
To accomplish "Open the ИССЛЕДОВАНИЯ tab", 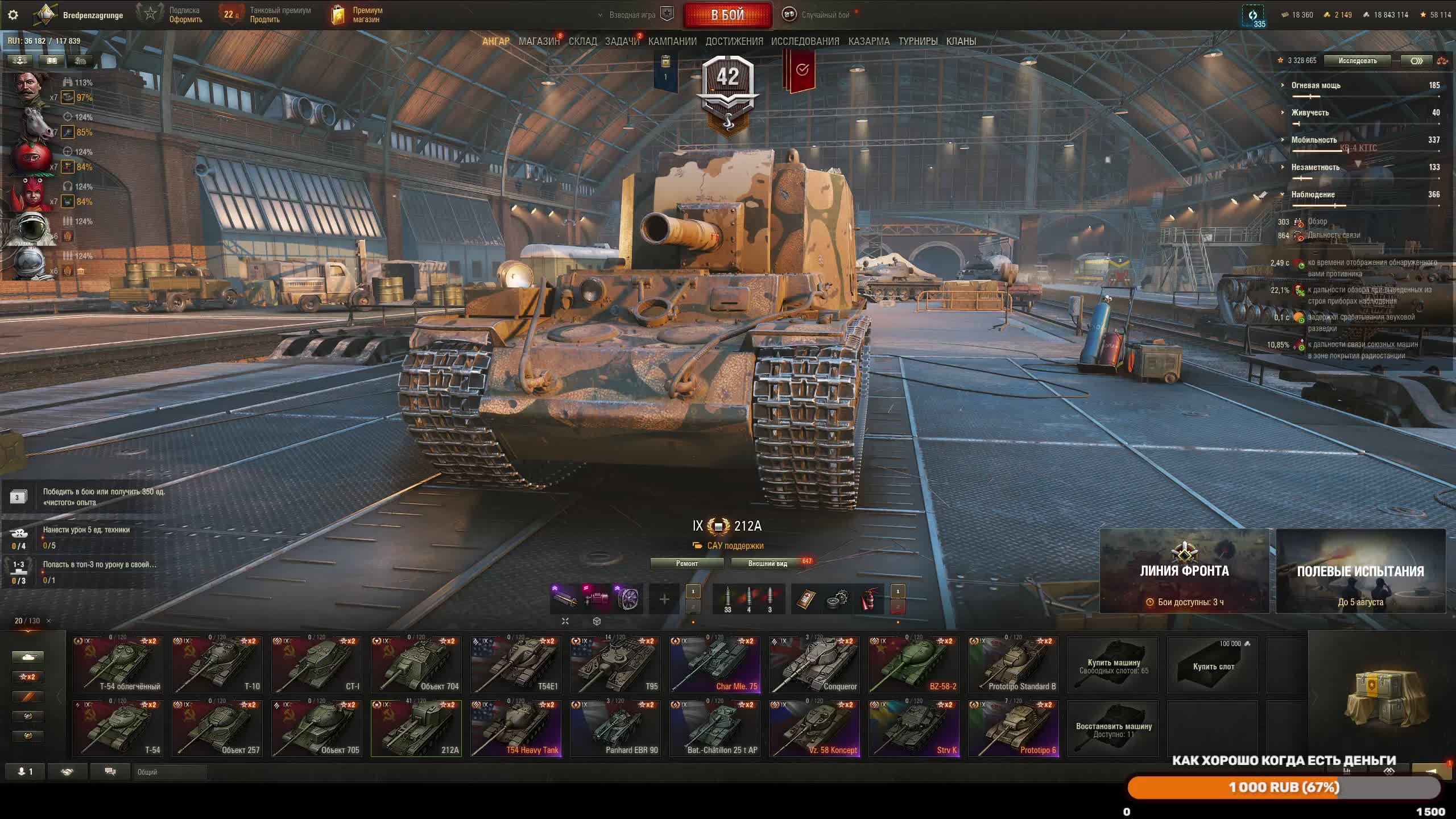I will click(805, 41).
